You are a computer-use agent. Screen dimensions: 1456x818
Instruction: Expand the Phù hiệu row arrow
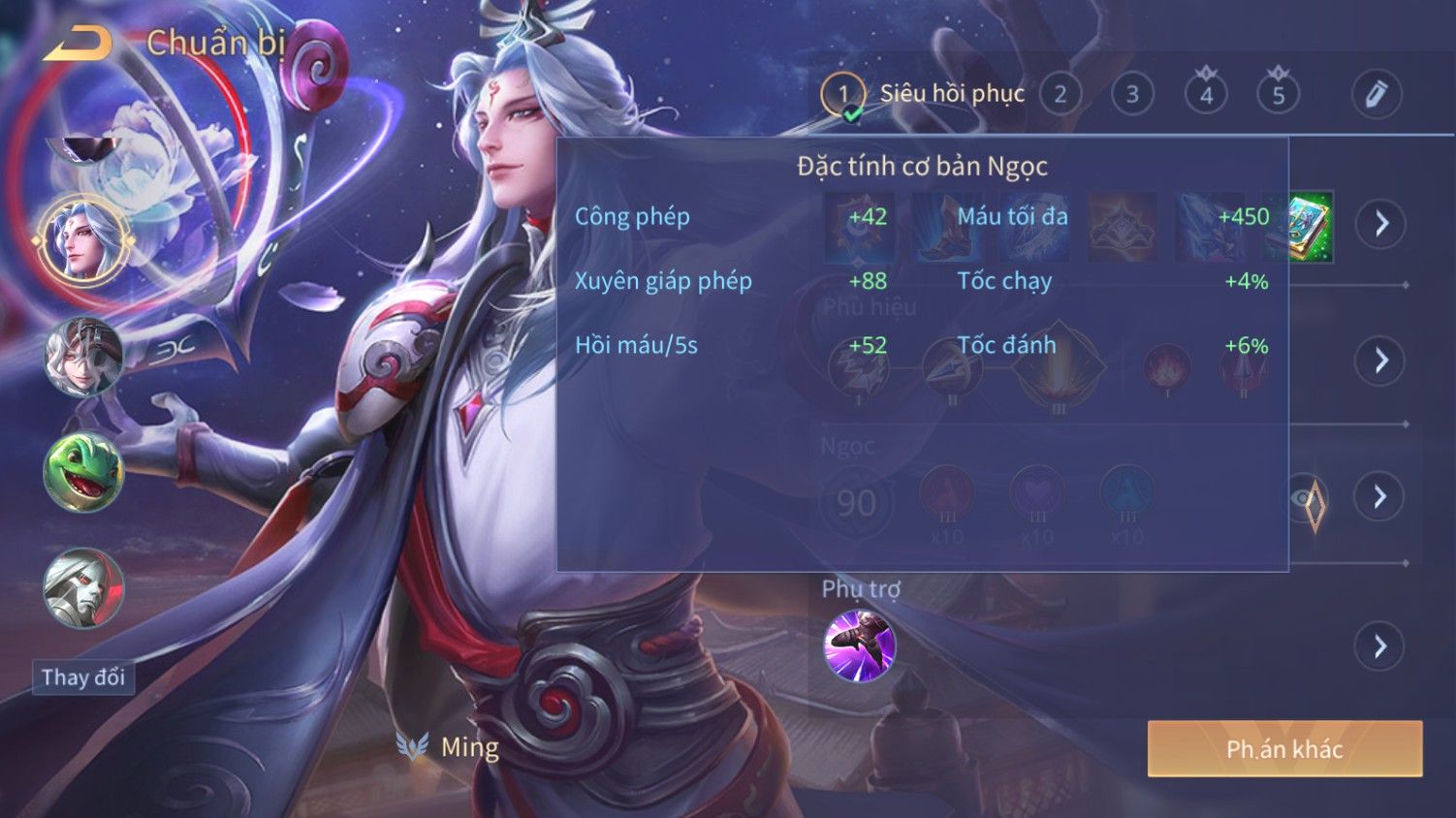coord(1381,361)
